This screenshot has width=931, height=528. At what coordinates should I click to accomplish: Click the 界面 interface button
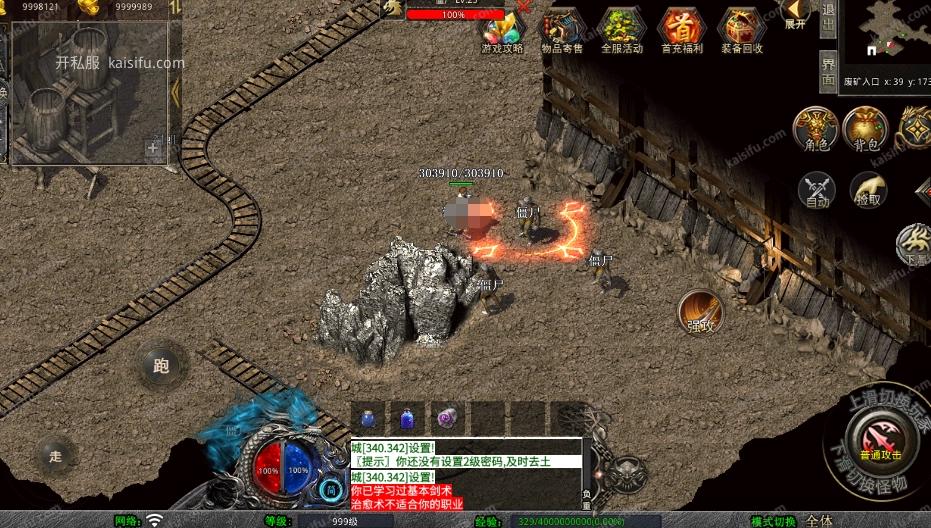828,72
